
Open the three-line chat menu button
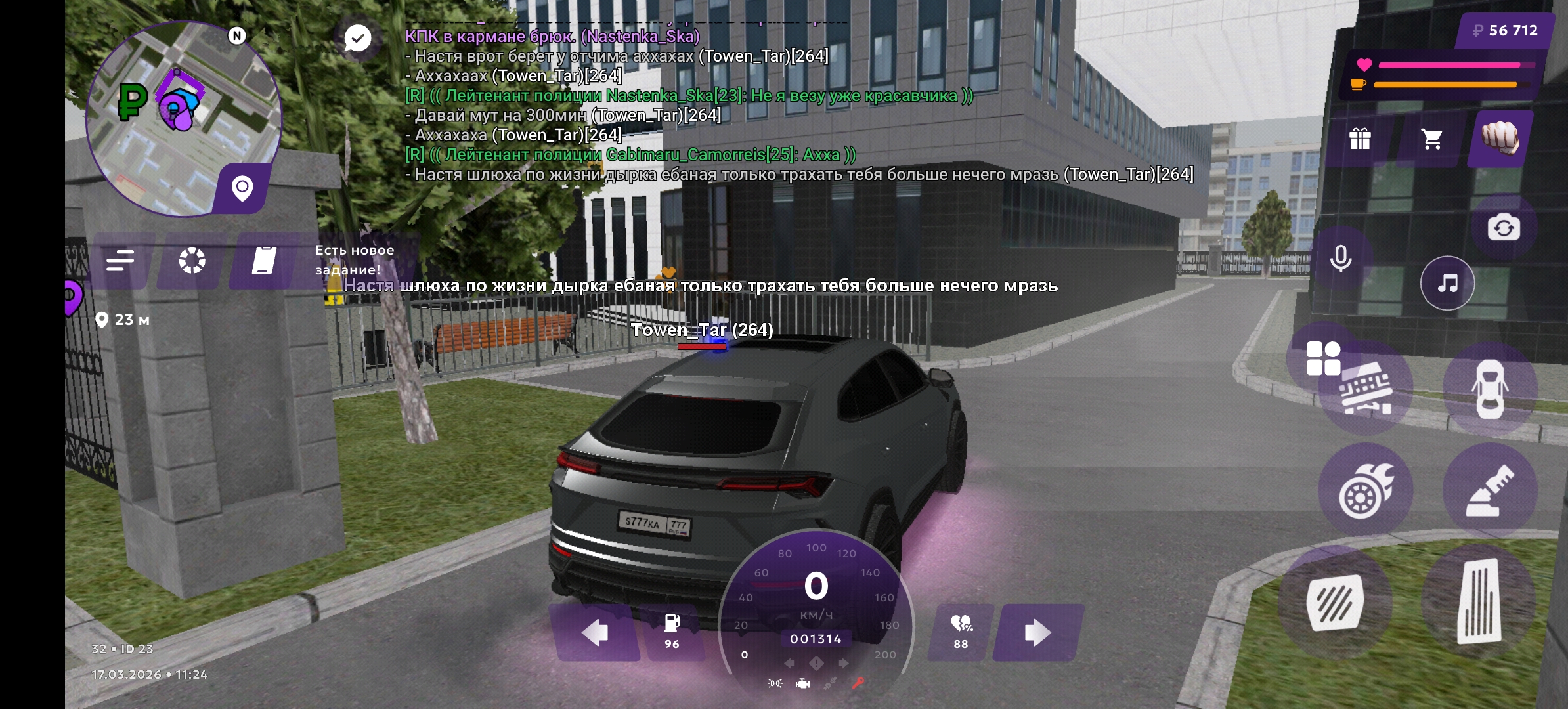pos(120,261)
